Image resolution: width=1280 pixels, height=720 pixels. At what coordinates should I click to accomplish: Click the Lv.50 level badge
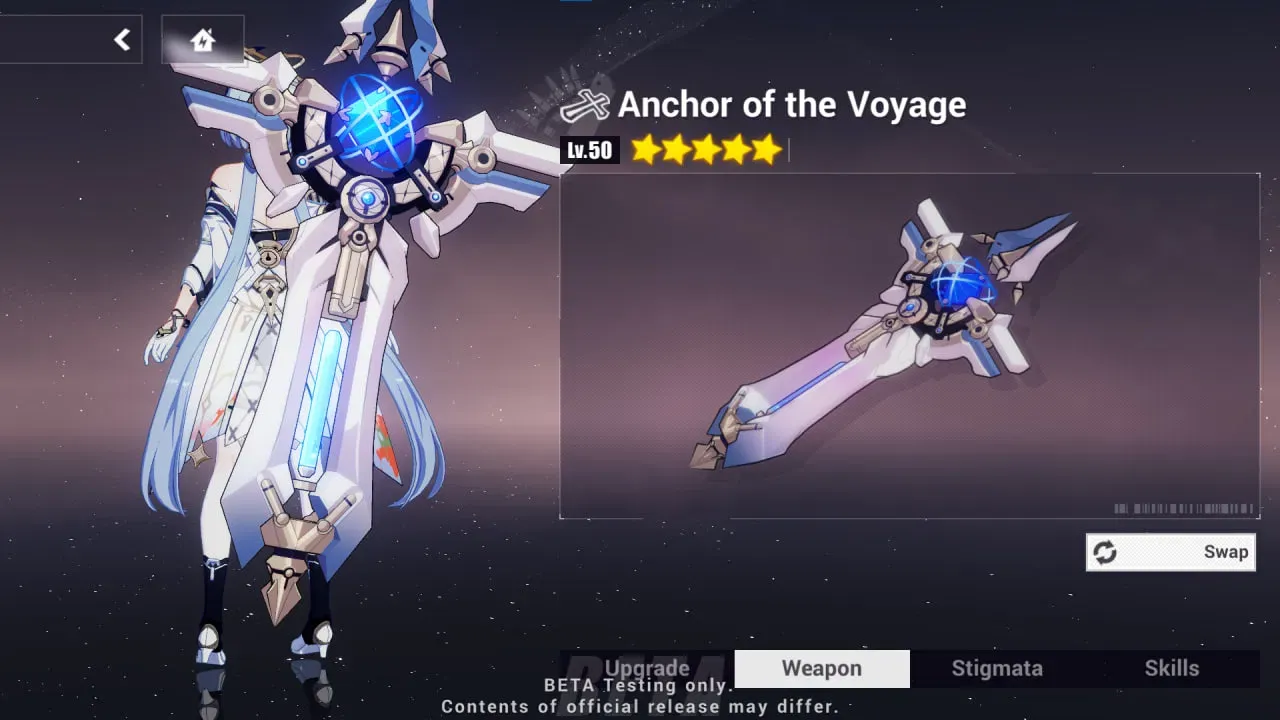[592, 149]
